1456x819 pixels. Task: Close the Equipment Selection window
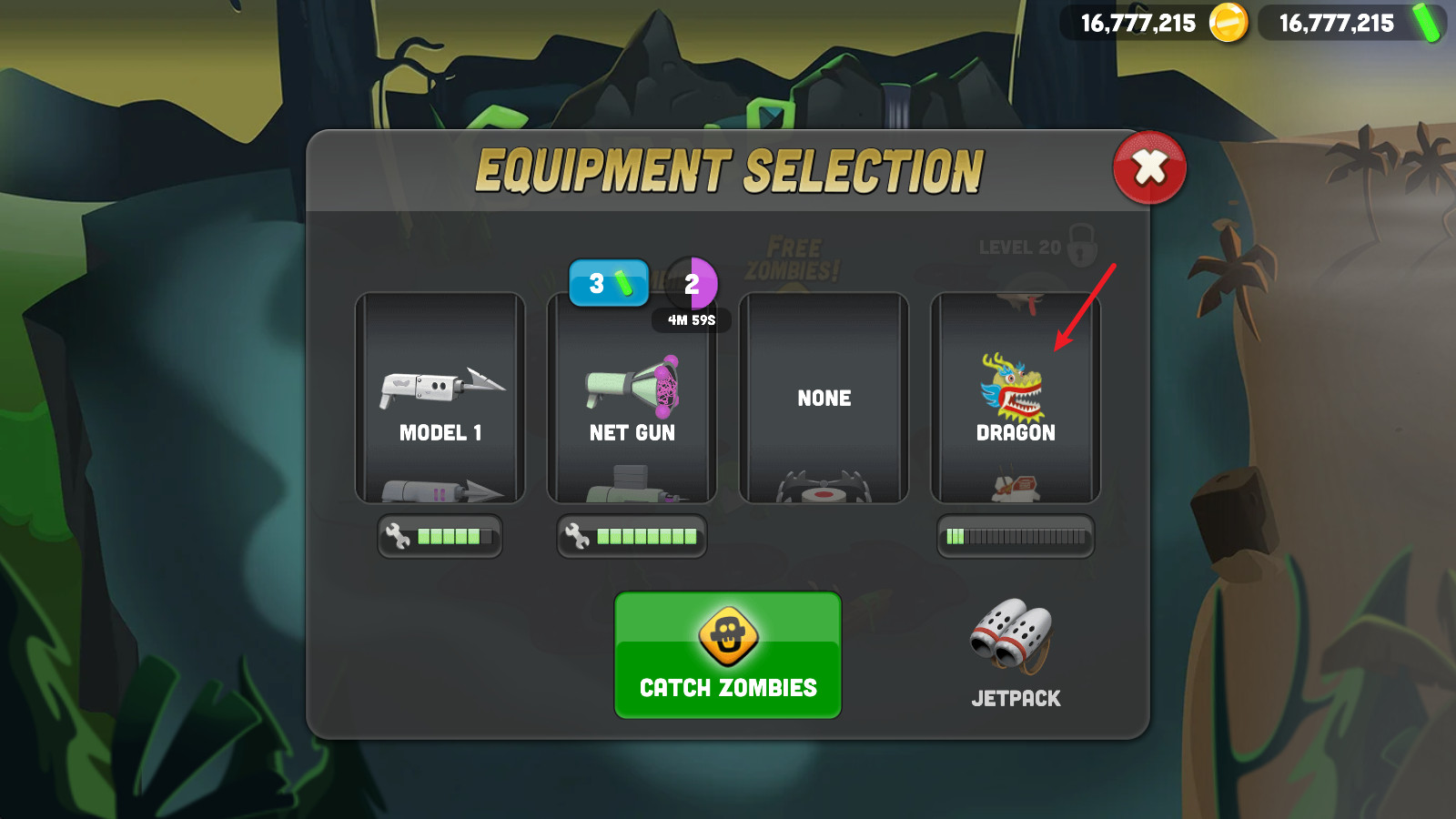click(1149, 168)
